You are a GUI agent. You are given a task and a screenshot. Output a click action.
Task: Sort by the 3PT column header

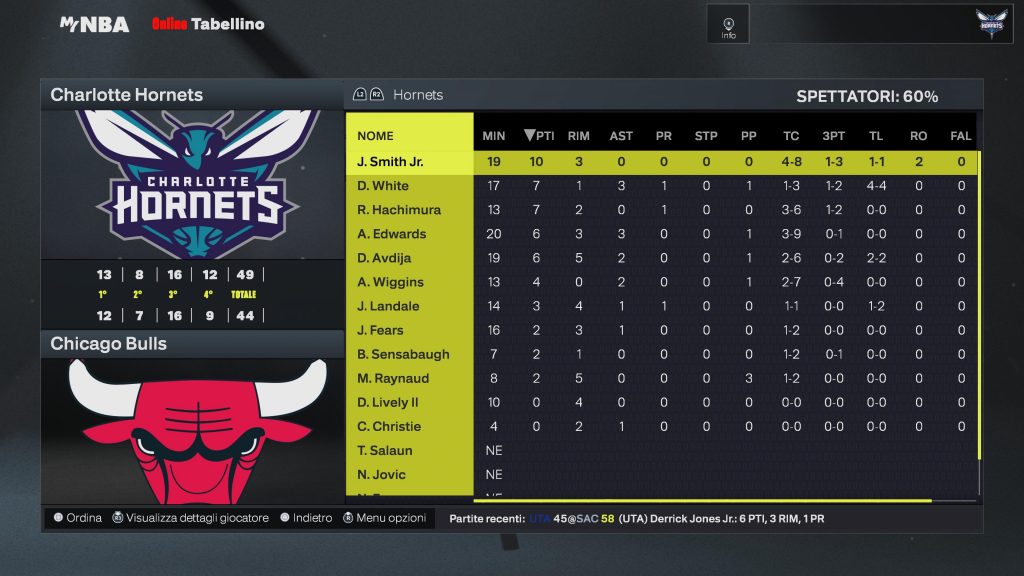tap(832, 136)
